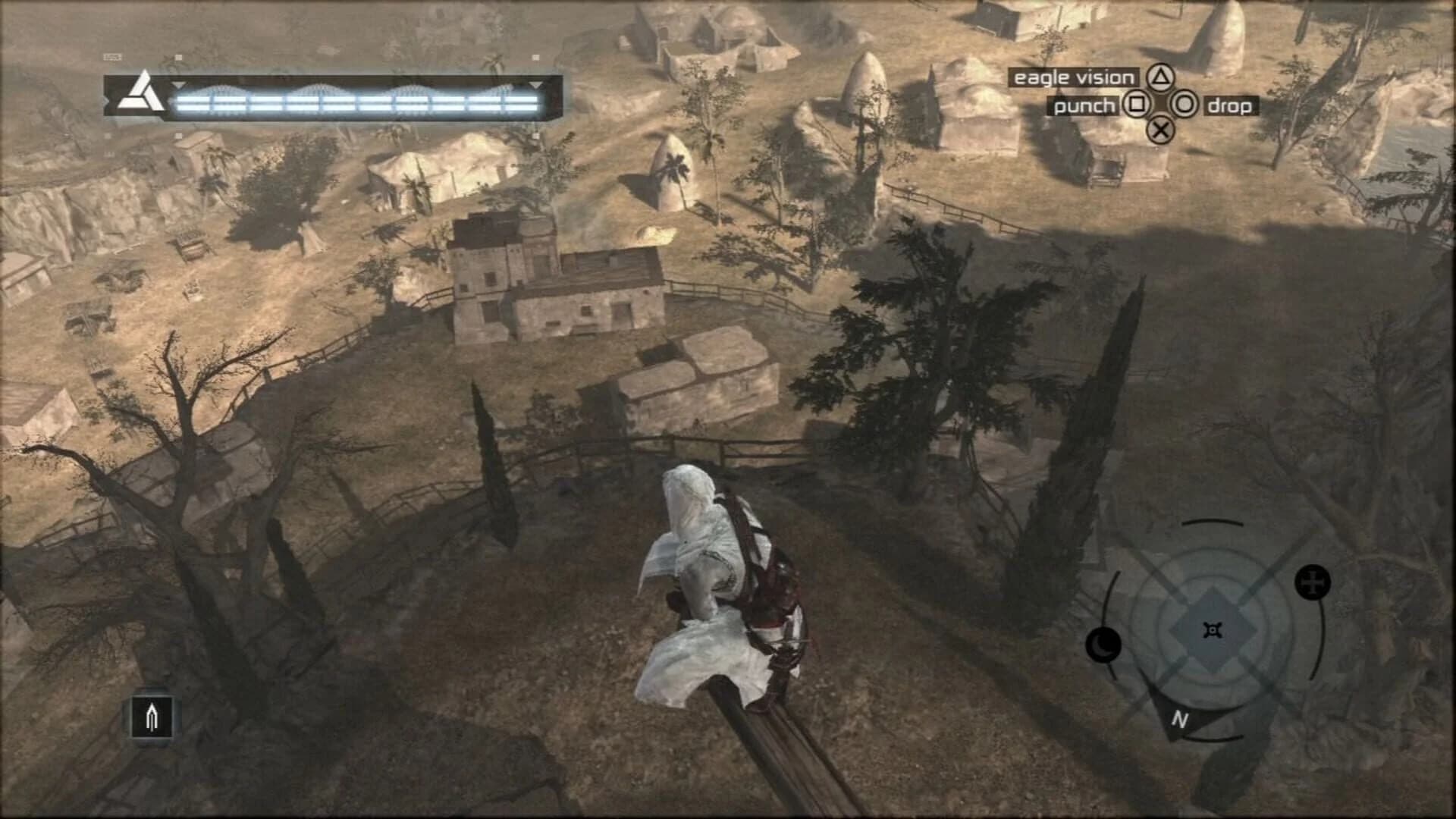1456x819 pixels.
Task: Select the cross marker icon on the mini-map
Action: [x=1311, y=582]
